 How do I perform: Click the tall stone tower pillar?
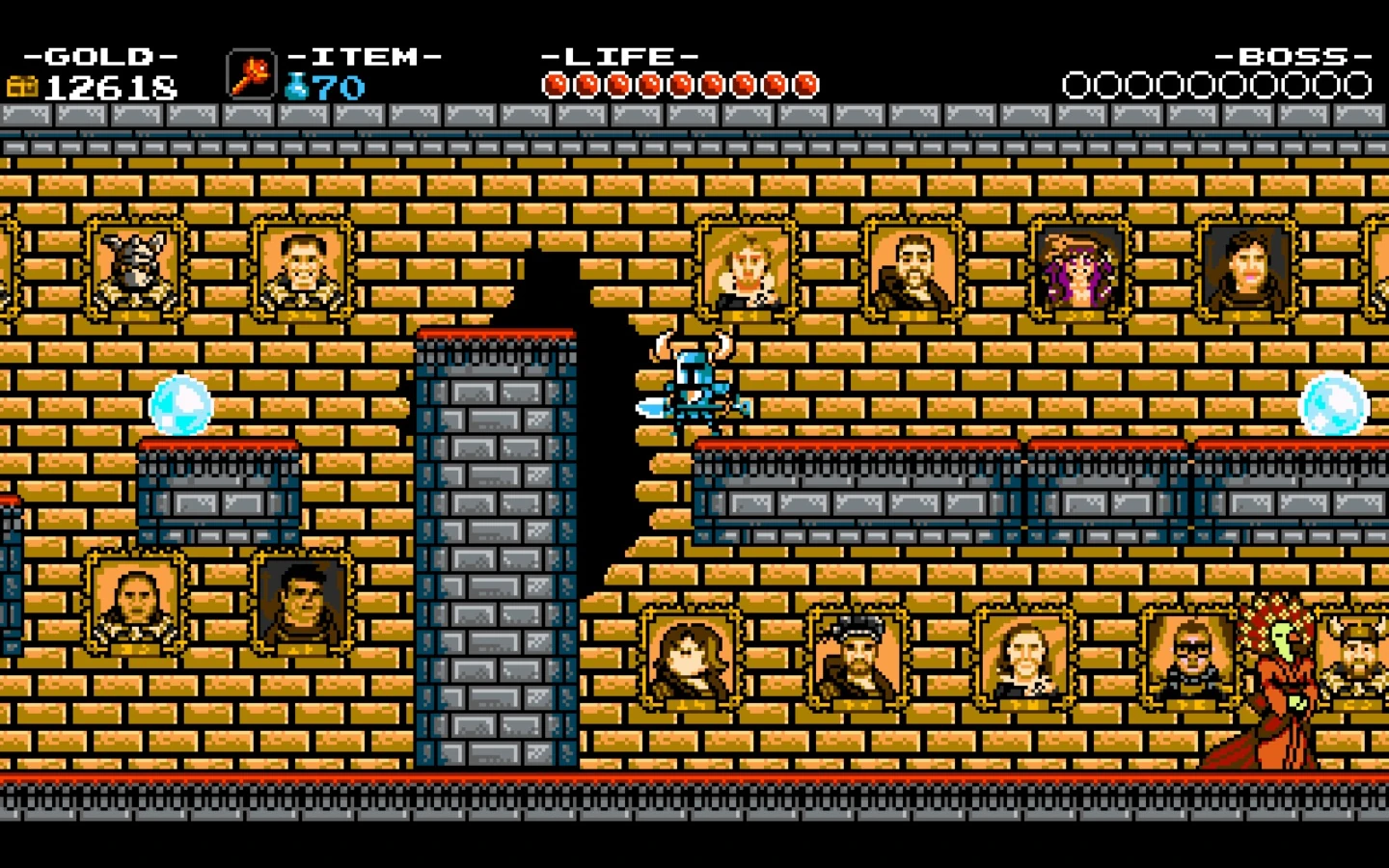[x=494, y=550]
